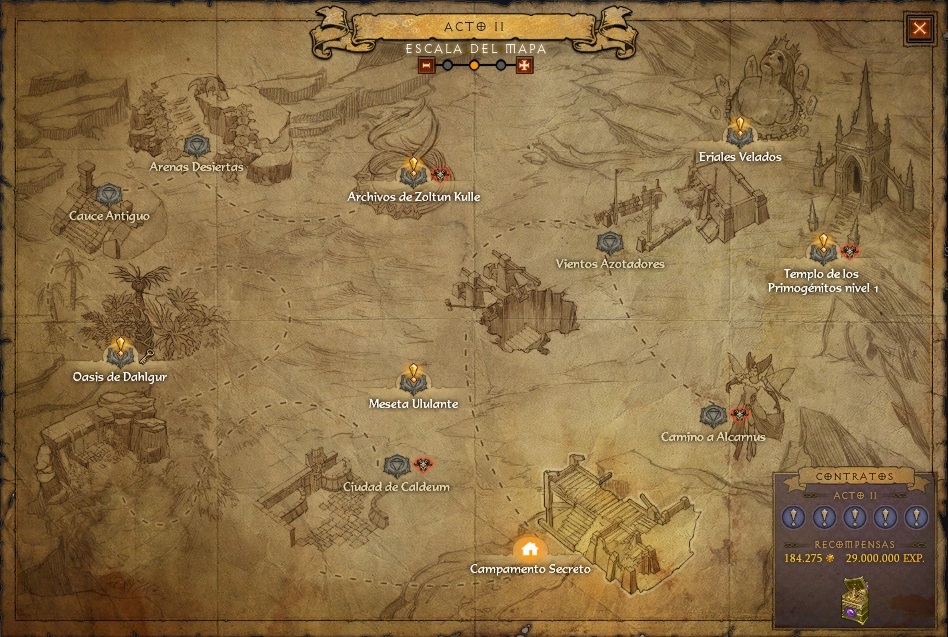
Task: Teleport to Archivos de Zoltun Kulle
Action: 413,173
